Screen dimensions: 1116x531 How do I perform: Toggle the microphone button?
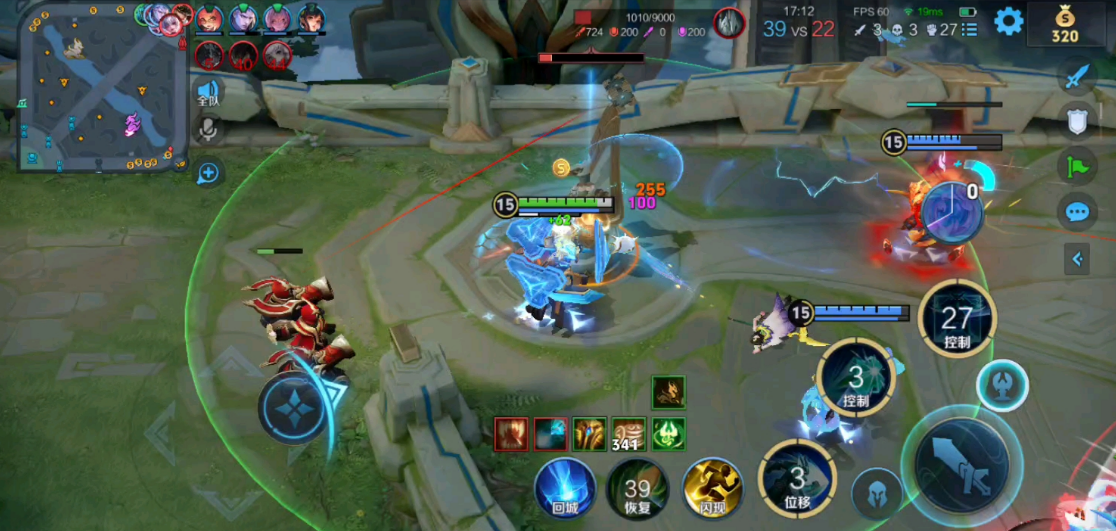[207, 130]
